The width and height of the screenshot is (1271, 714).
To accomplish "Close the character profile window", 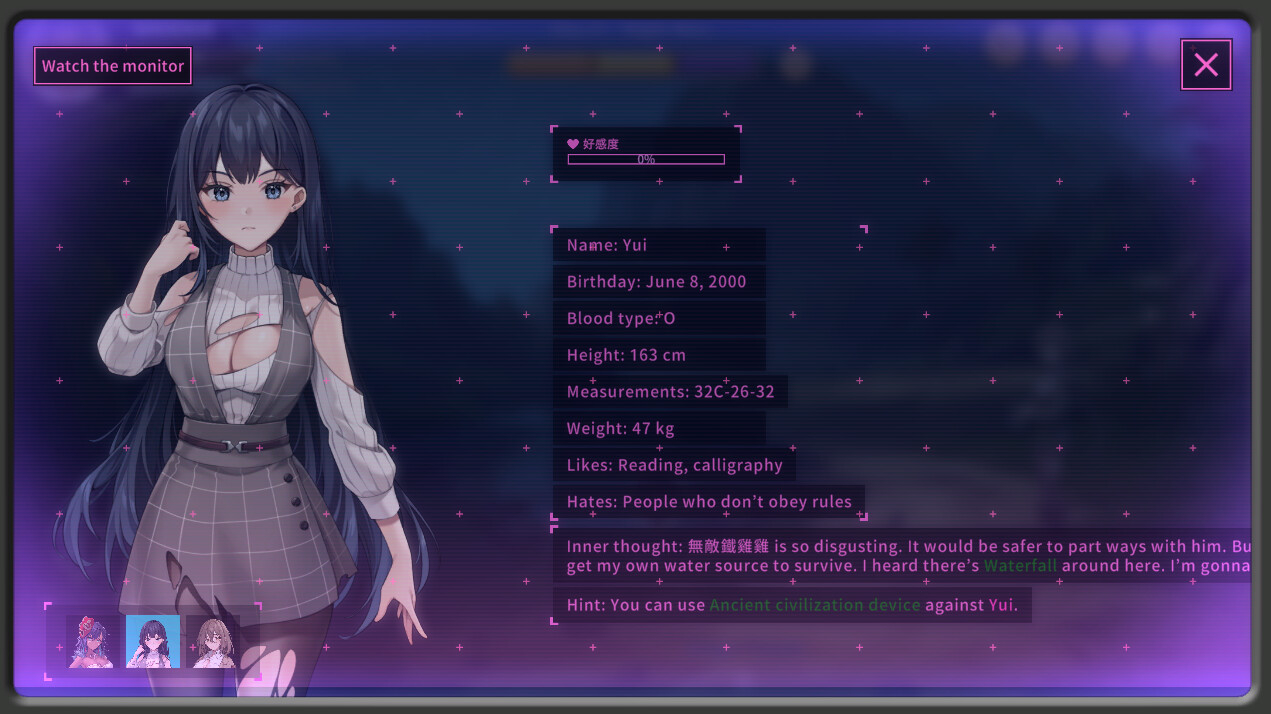I will point(1206,65).
